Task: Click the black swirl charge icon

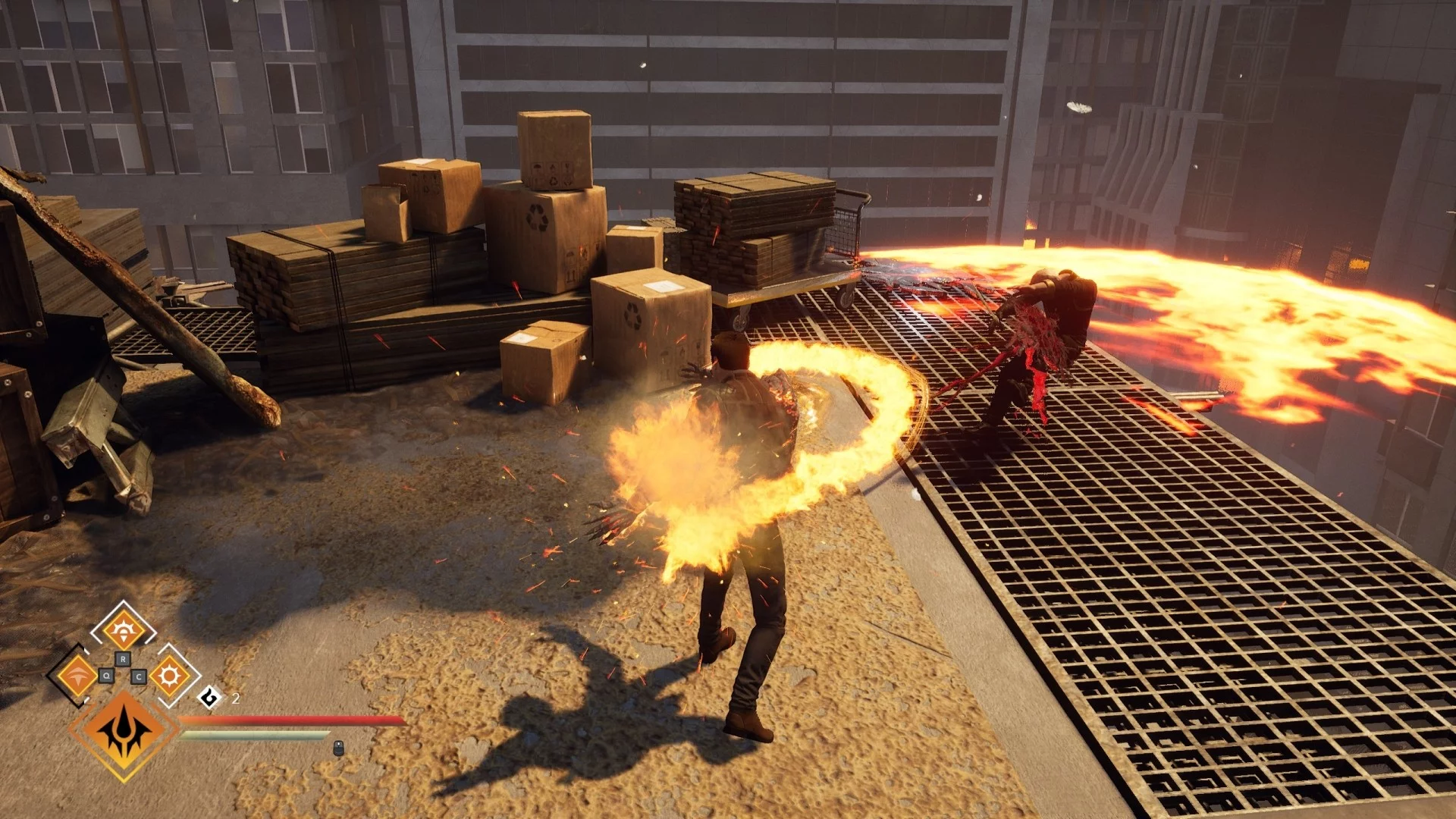Action: coord(210,697)
